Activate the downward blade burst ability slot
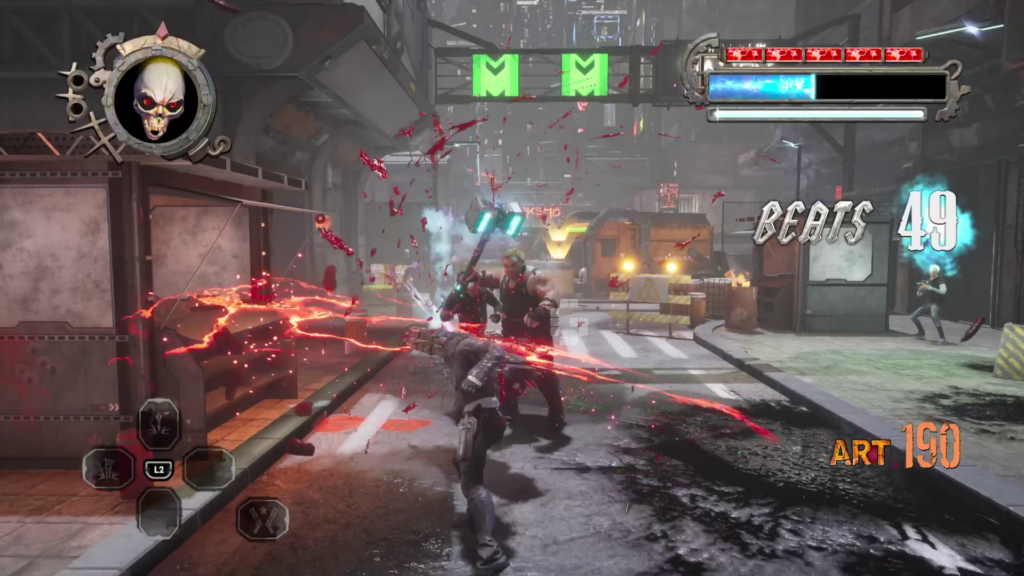The image size is (1024, 576). click(x=158, y=423)
